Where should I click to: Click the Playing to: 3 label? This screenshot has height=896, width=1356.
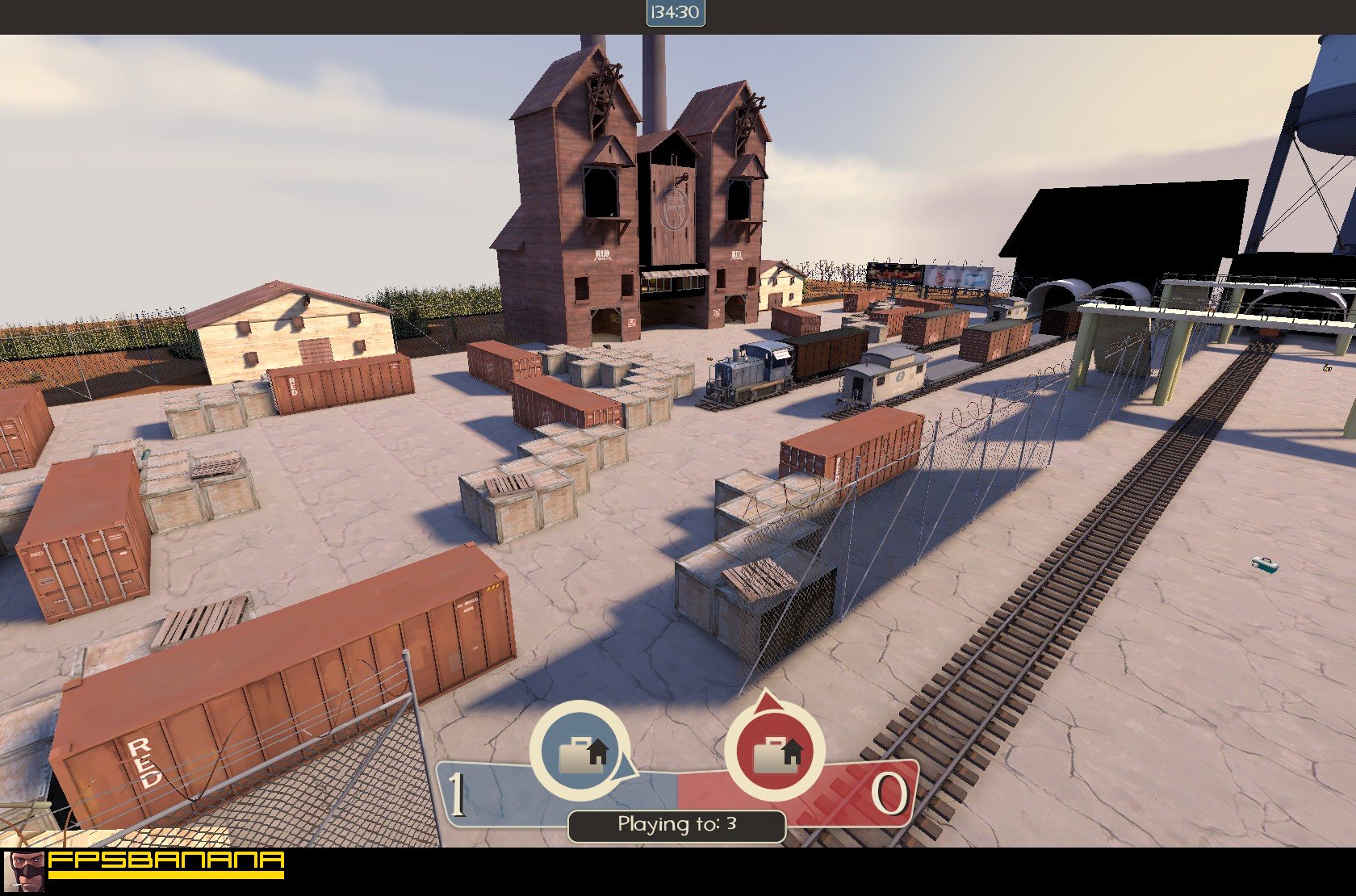pyautogui.click(x=676, y=825)
